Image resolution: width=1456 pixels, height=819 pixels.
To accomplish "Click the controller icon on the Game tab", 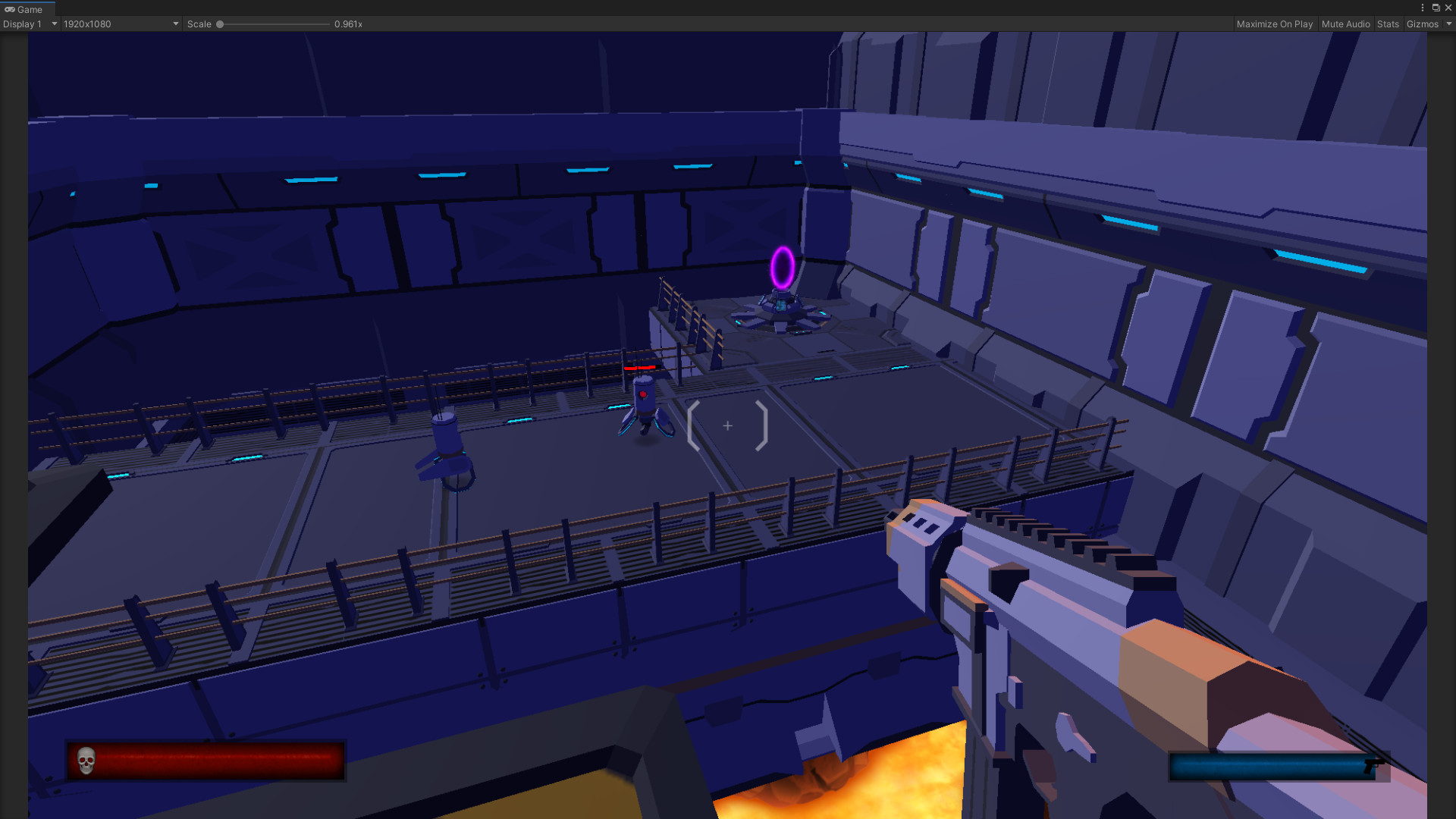I will [8, 9].
